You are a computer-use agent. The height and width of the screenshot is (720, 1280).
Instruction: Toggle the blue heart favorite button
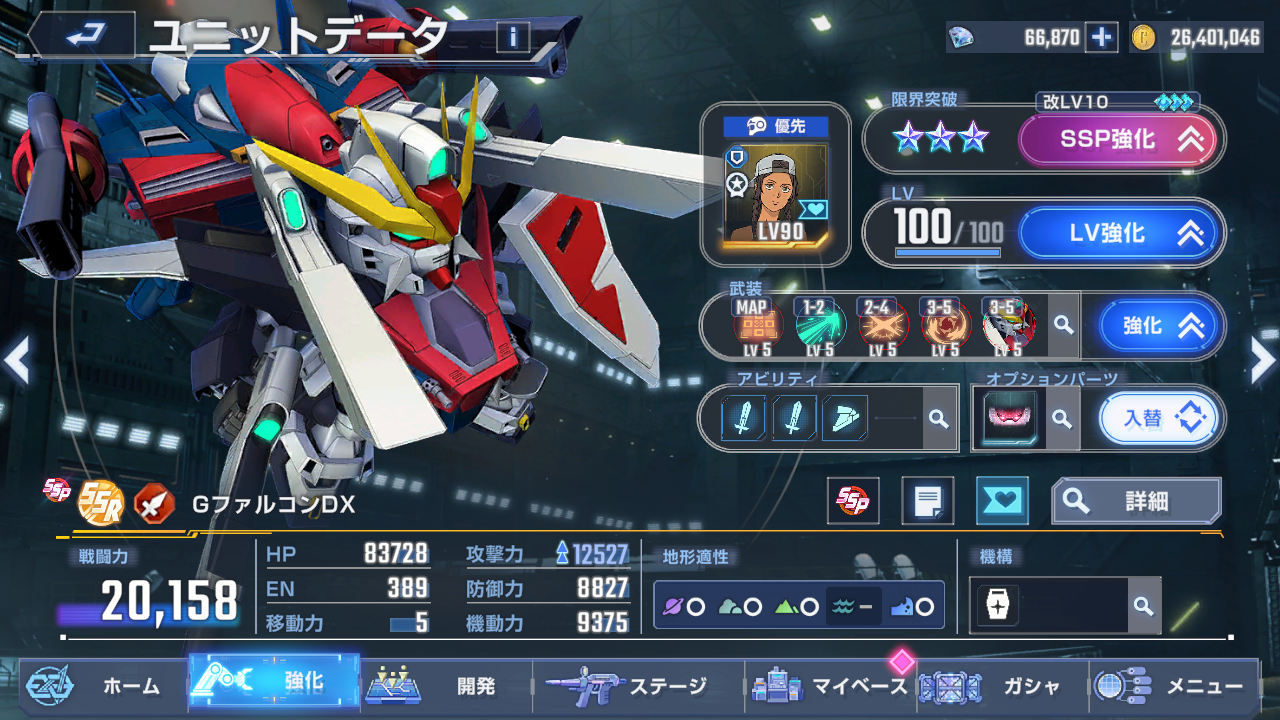tap(1001, 501)
